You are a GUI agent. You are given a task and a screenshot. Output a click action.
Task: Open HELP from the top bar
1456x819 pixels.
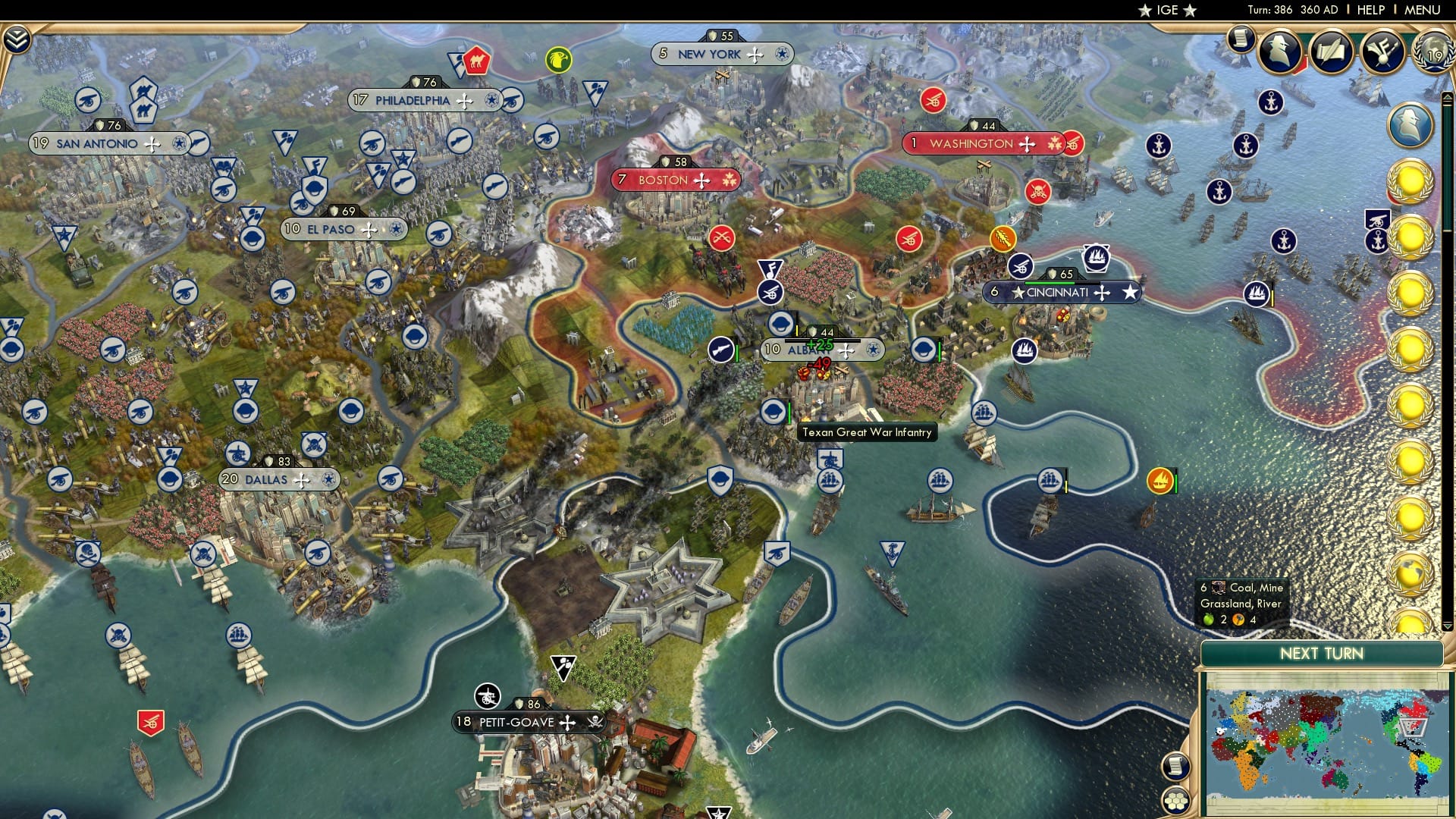[1371, 10]
